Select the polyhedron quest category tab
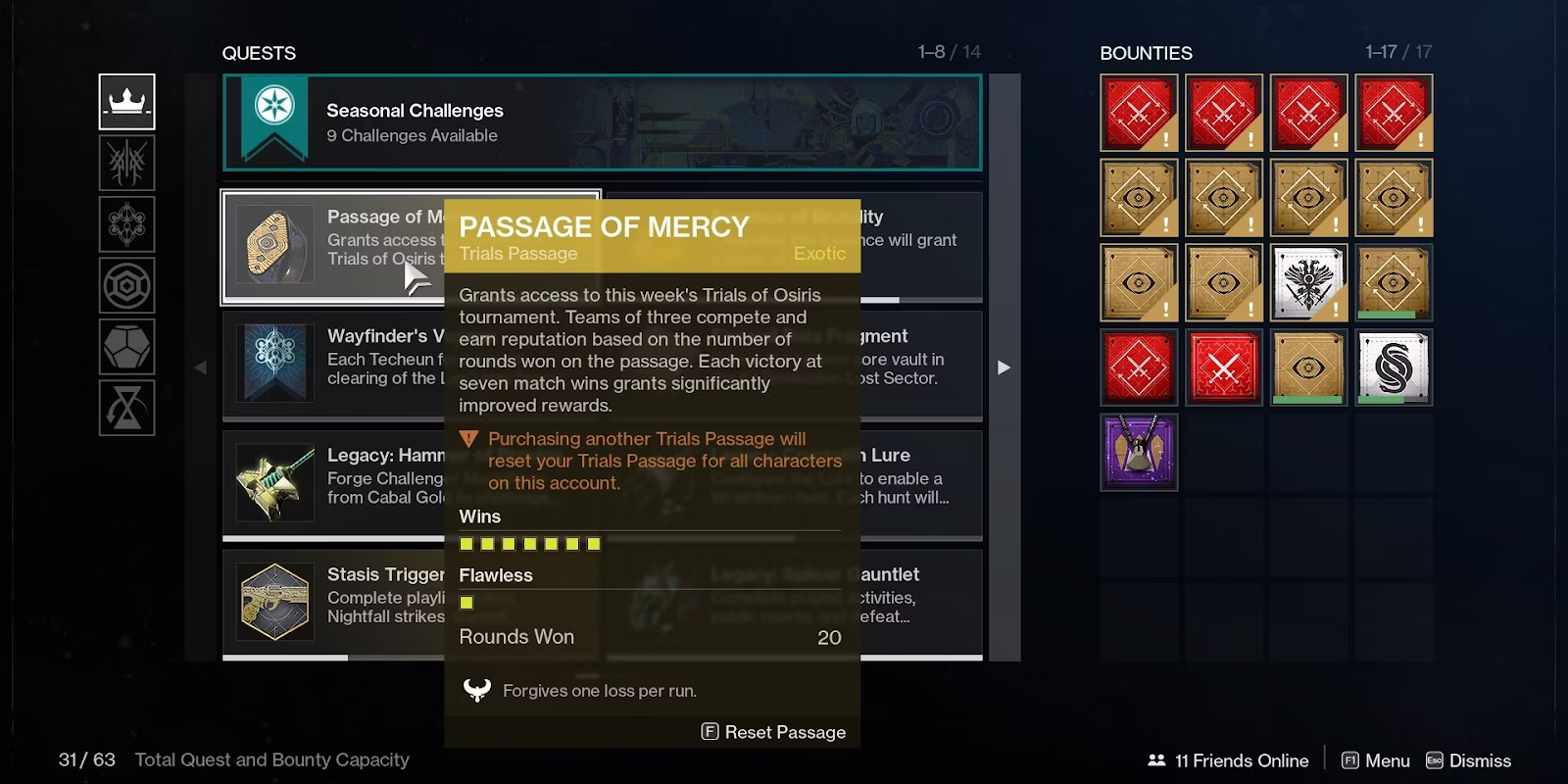This screenshot has width=1568, height=784. tap(127, 347)
